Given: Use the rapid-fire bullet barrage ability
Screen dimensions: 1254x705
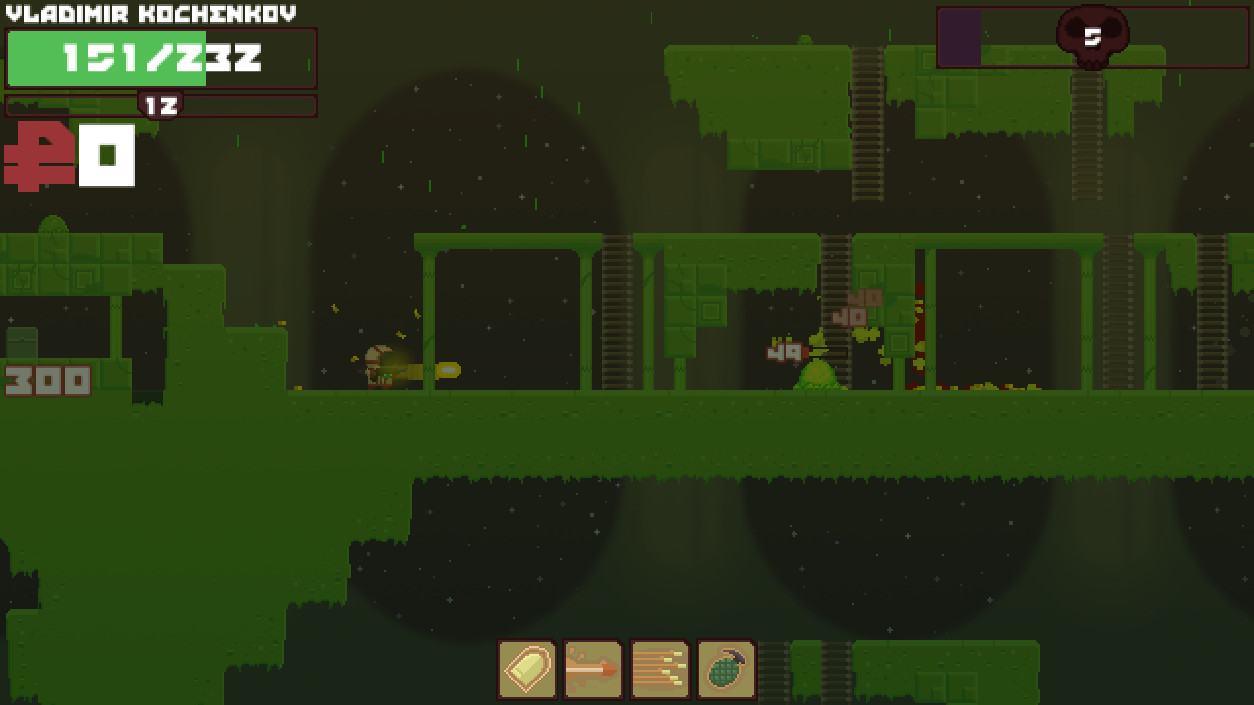Looking at the screenshot, I should click(660, 669).
